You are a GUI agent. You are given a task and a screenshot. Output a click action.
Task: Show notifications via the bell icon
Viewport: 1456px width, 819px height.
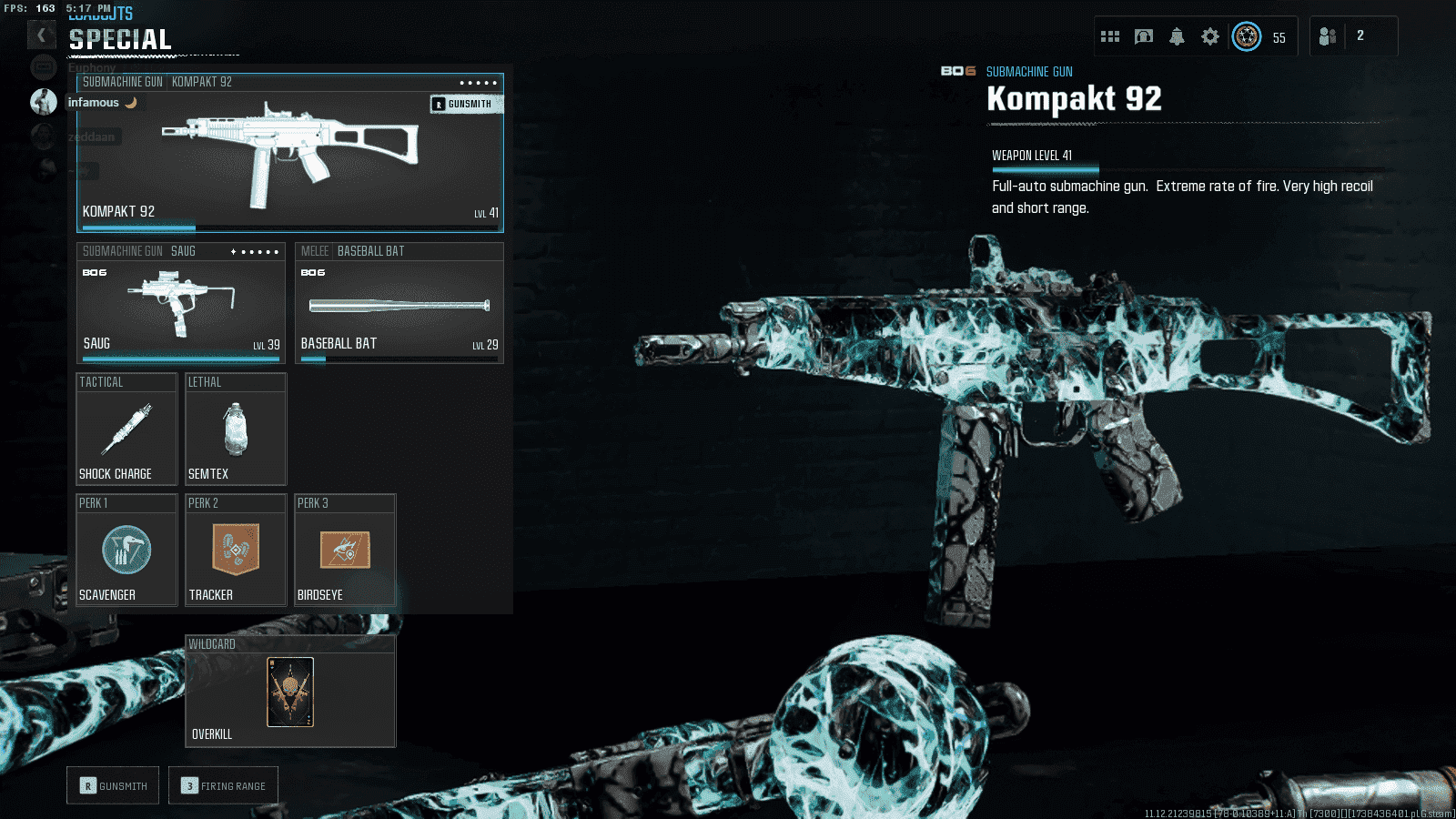tap(1177, 36)
